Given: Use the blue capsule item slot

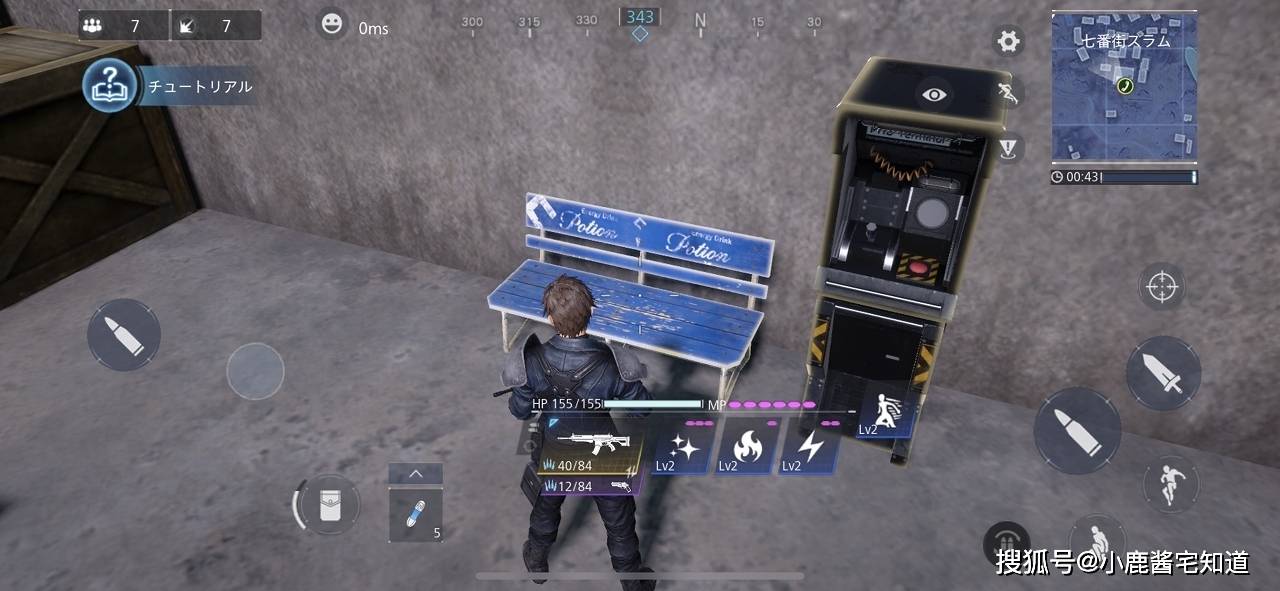Looking at the screenshot, I should tap(415, 515).
